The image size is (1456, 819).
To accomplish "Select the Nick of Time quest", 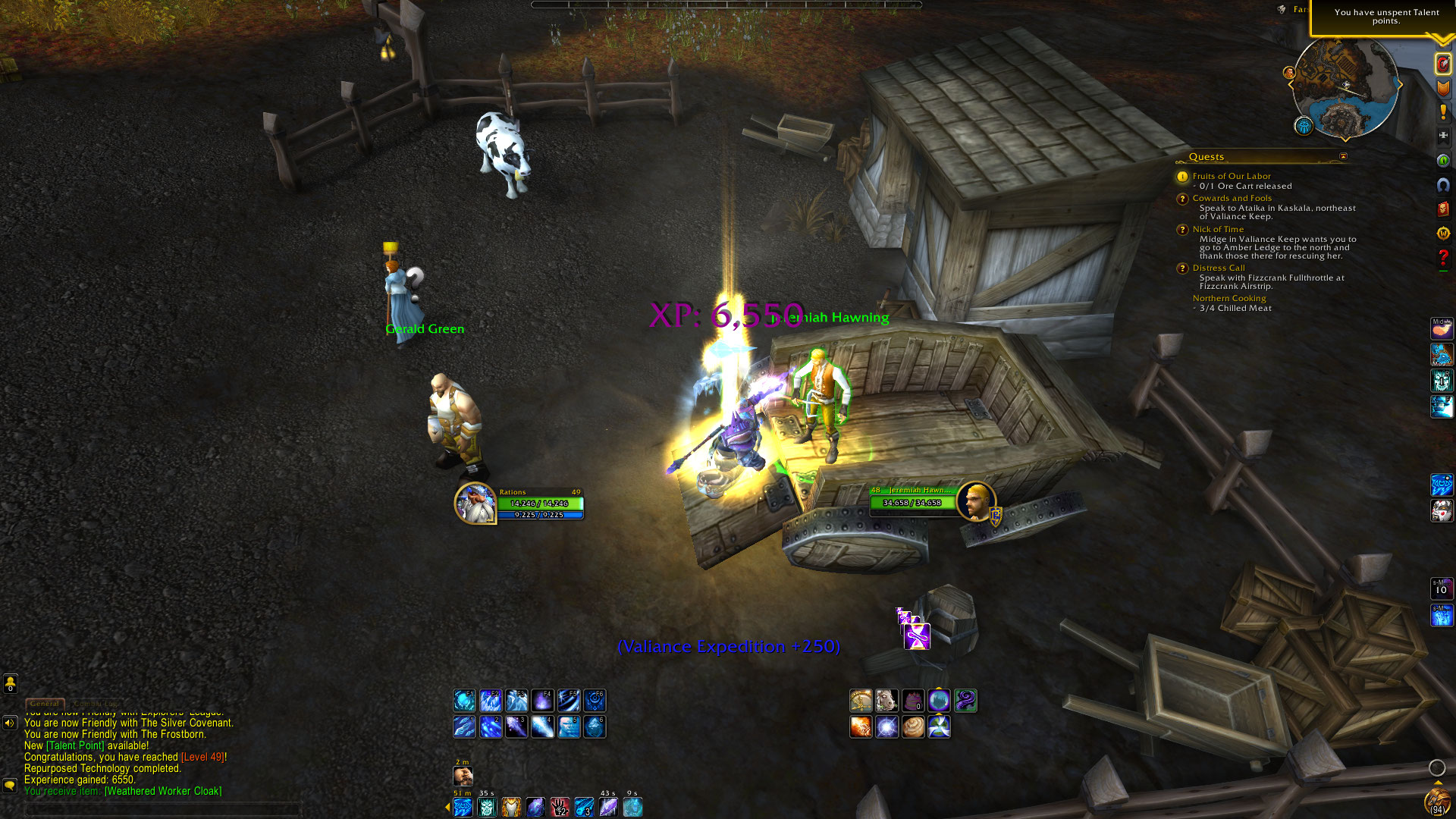I will pyautogui.click(x=1218, y=229).
